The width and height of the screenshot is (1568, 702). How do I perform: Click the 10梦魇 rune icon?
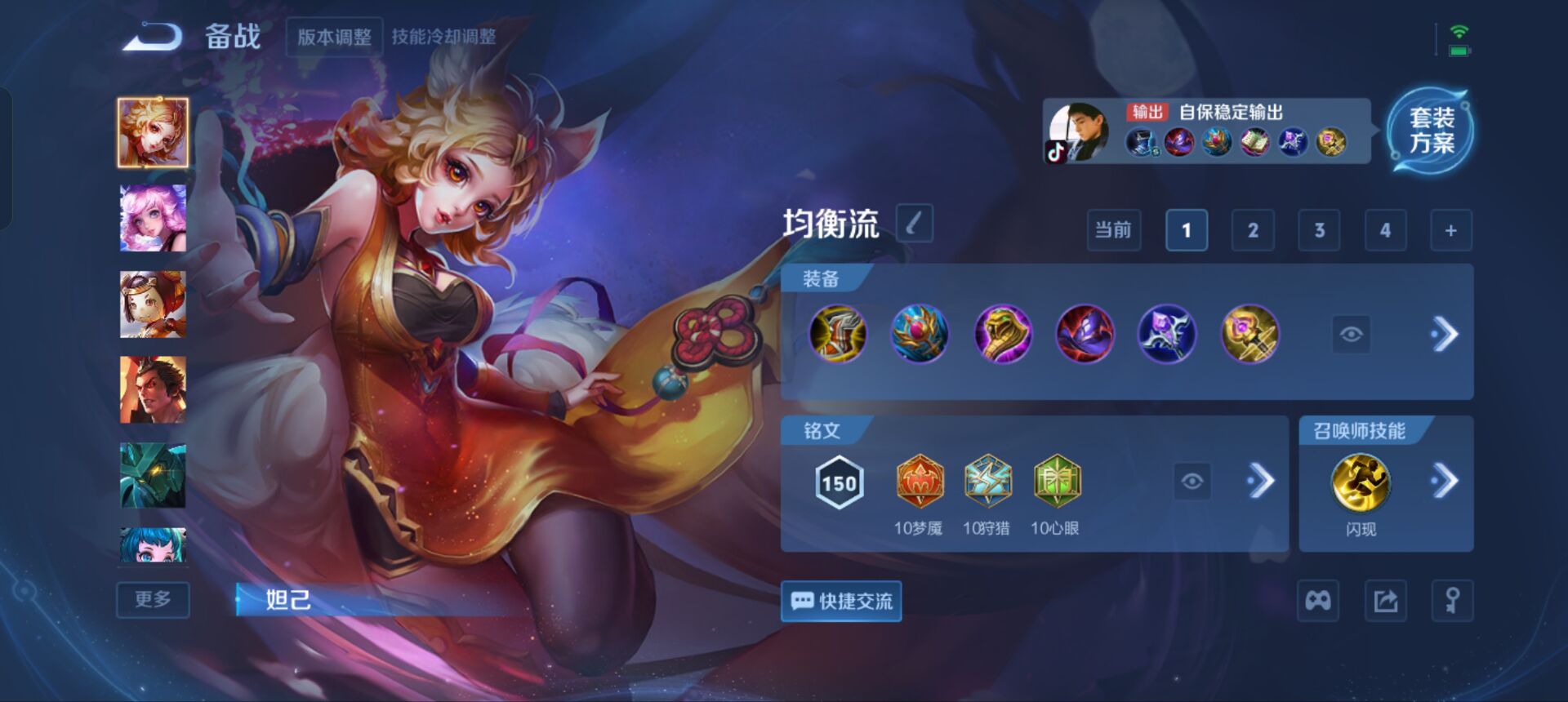921,483
